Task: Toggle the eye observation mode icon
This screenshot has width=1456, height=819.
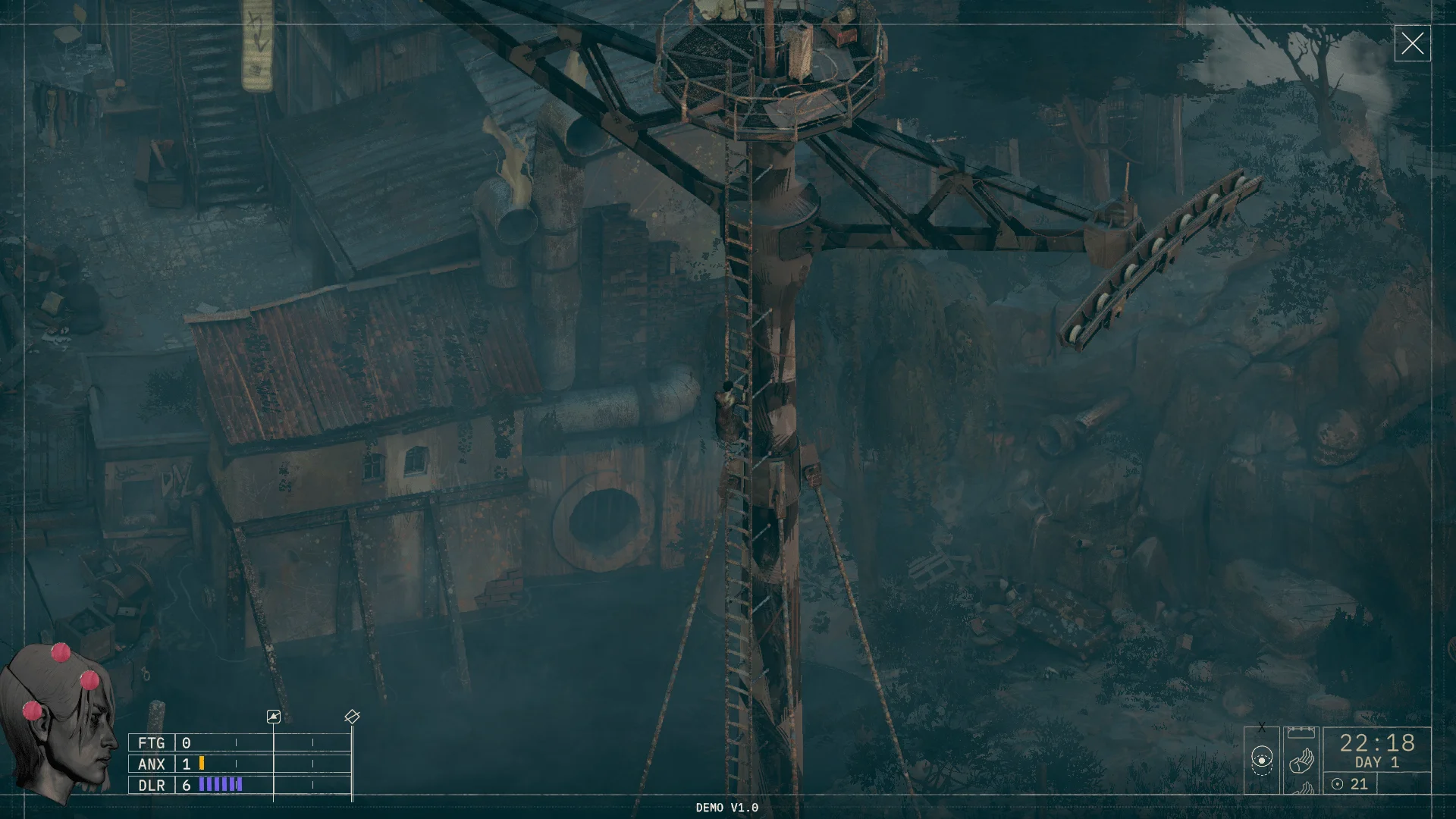Action: [x=1261, y=759]
